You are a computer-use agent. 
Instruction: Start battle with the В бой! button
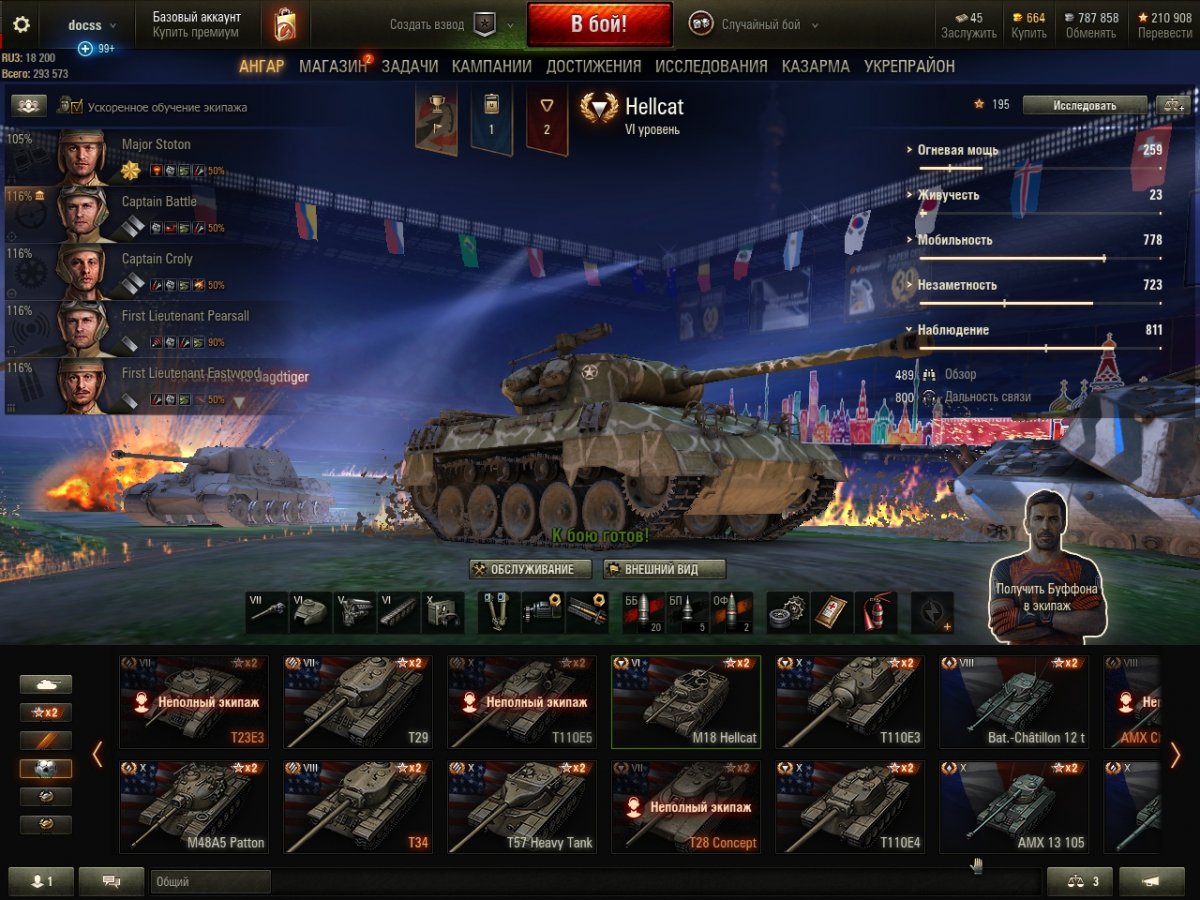point(599,25)
